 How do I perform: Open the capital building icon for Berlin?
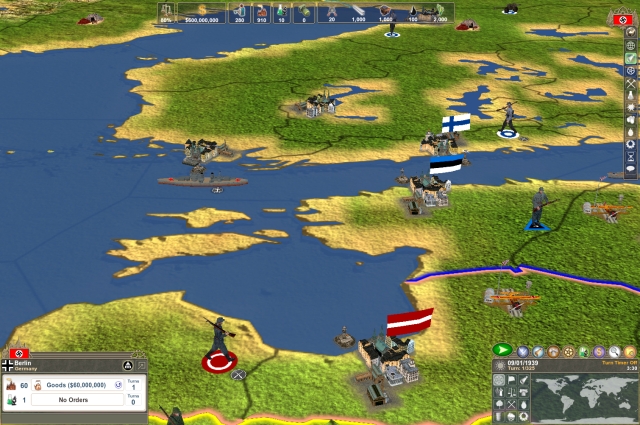click(x=127, y=366)
